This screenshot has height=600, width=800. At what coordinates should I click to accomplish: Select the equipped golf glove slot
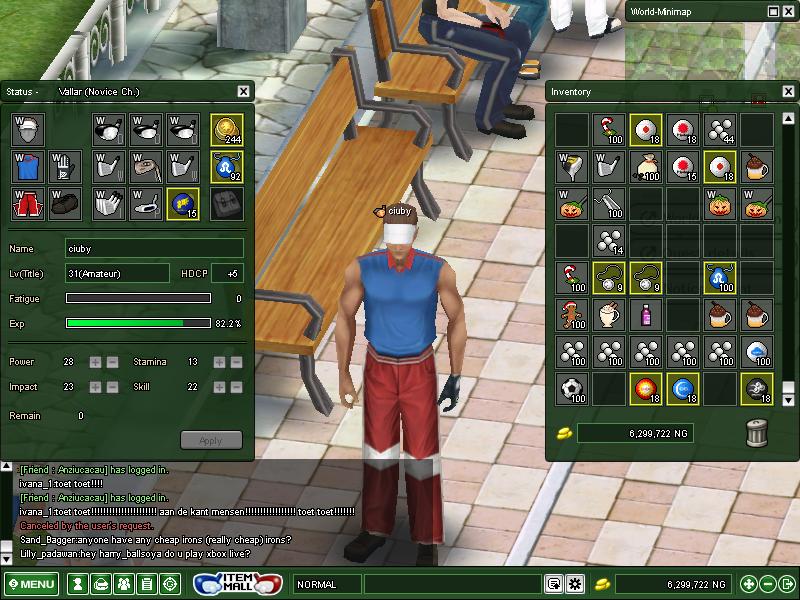pyautogui.click(x=65, y=166)
